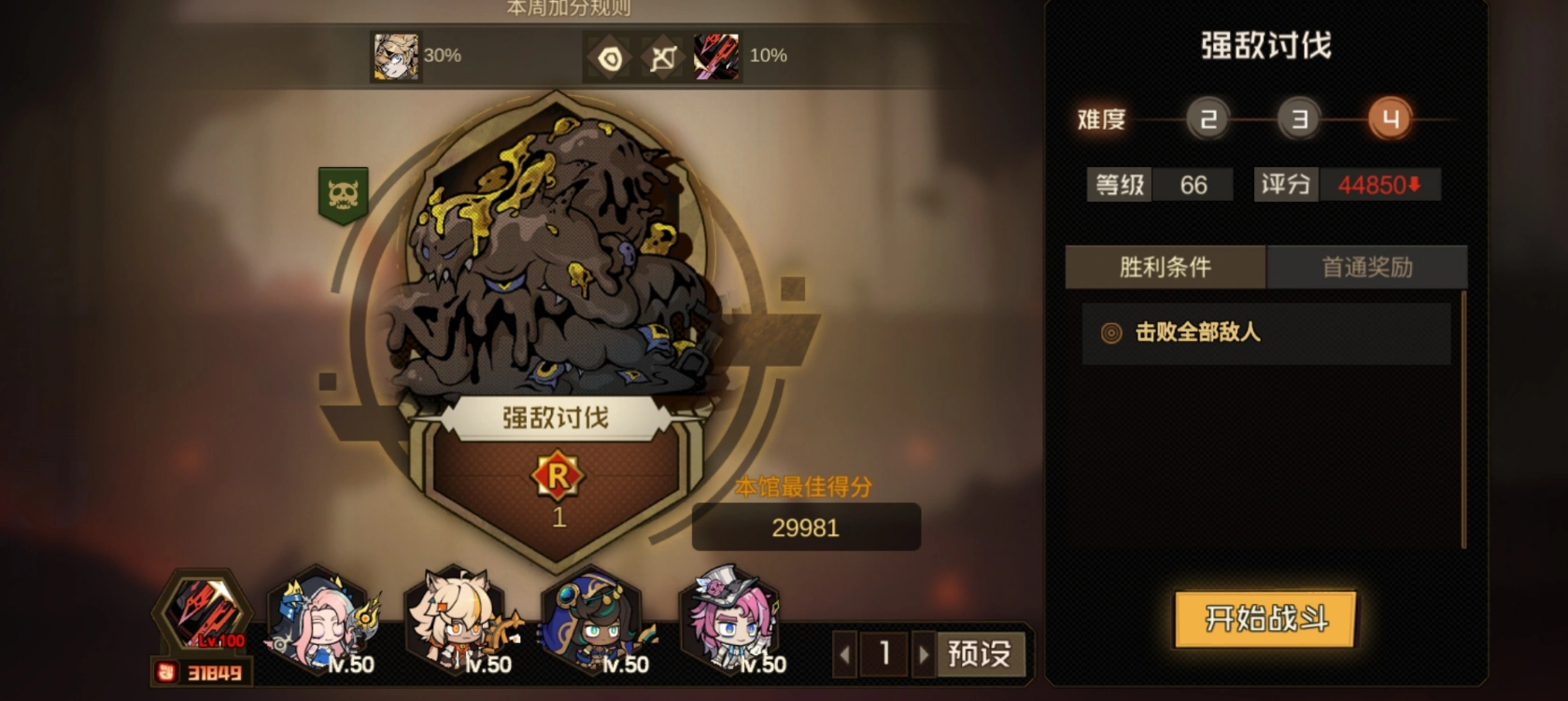View the red claw 10% bonus icon
The width and height of the screenshot is (1568, 701).
pyautogui.click(x=716, y=56)
